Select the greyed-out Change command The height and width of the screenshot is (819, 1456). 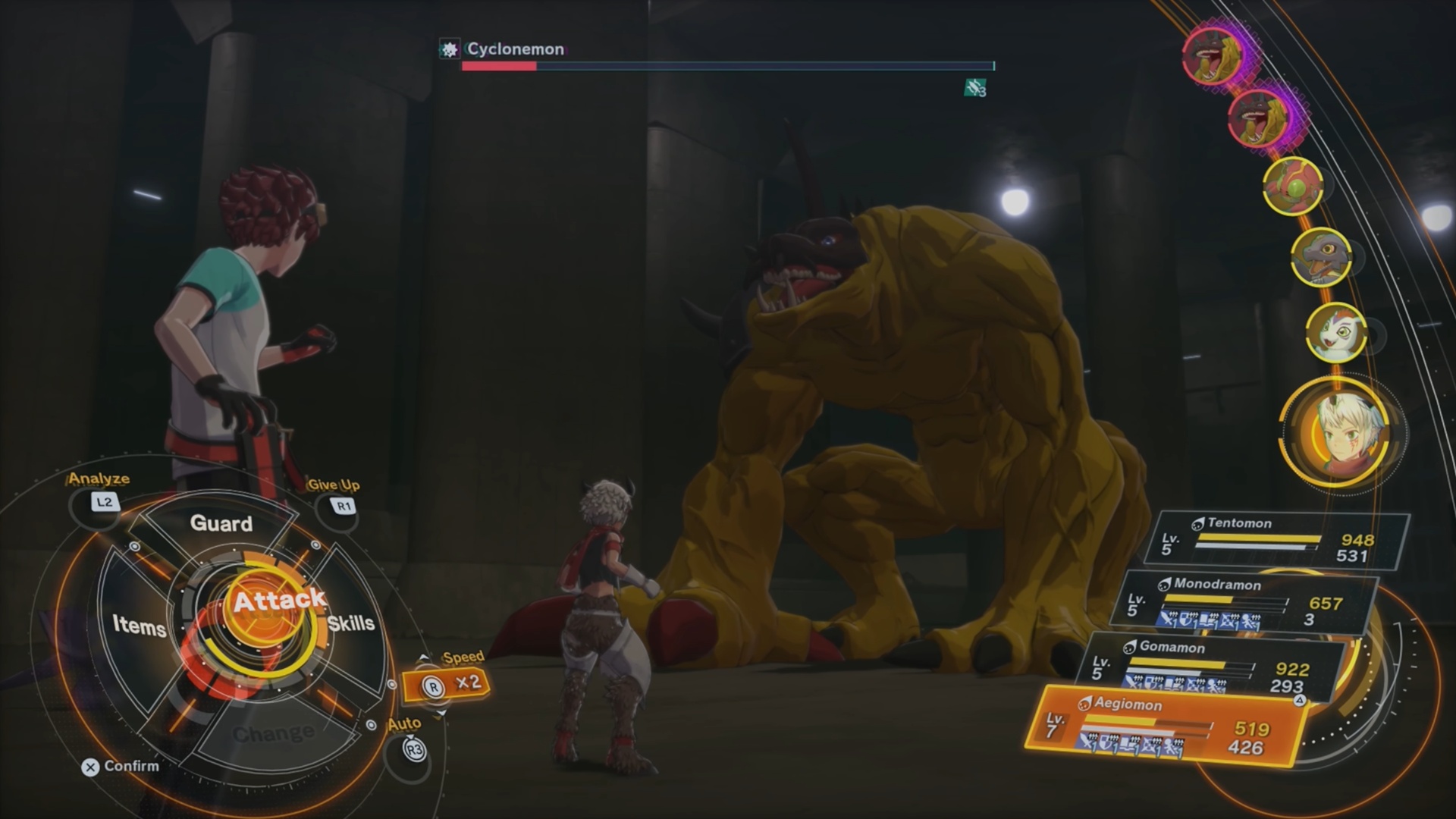pyautogui.click(x=273, y=733)
